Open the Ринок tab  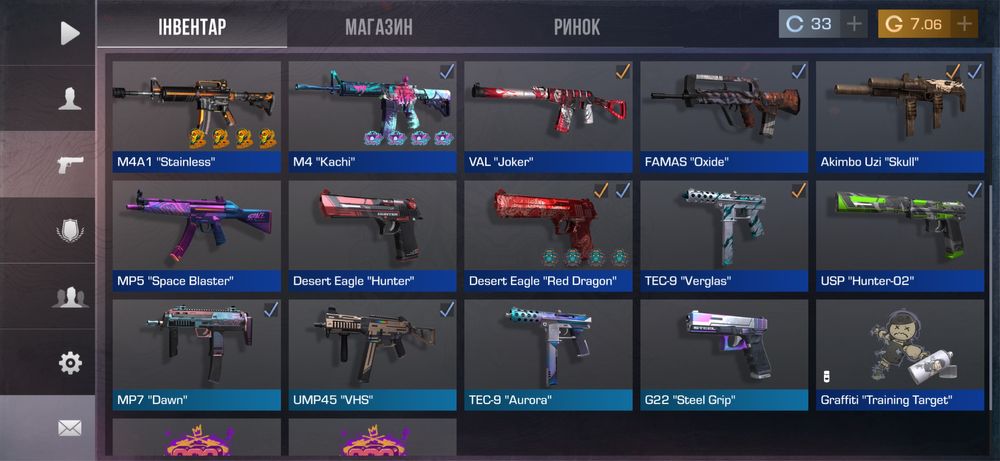point(577,27)
